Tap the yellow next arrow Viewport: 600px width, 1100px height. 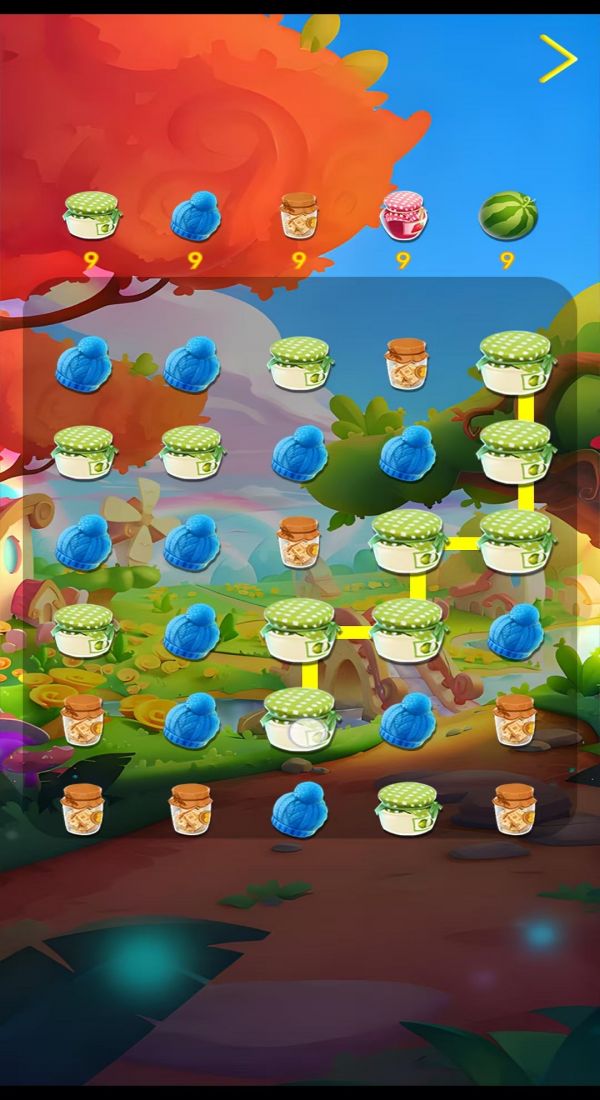[558, 59]
